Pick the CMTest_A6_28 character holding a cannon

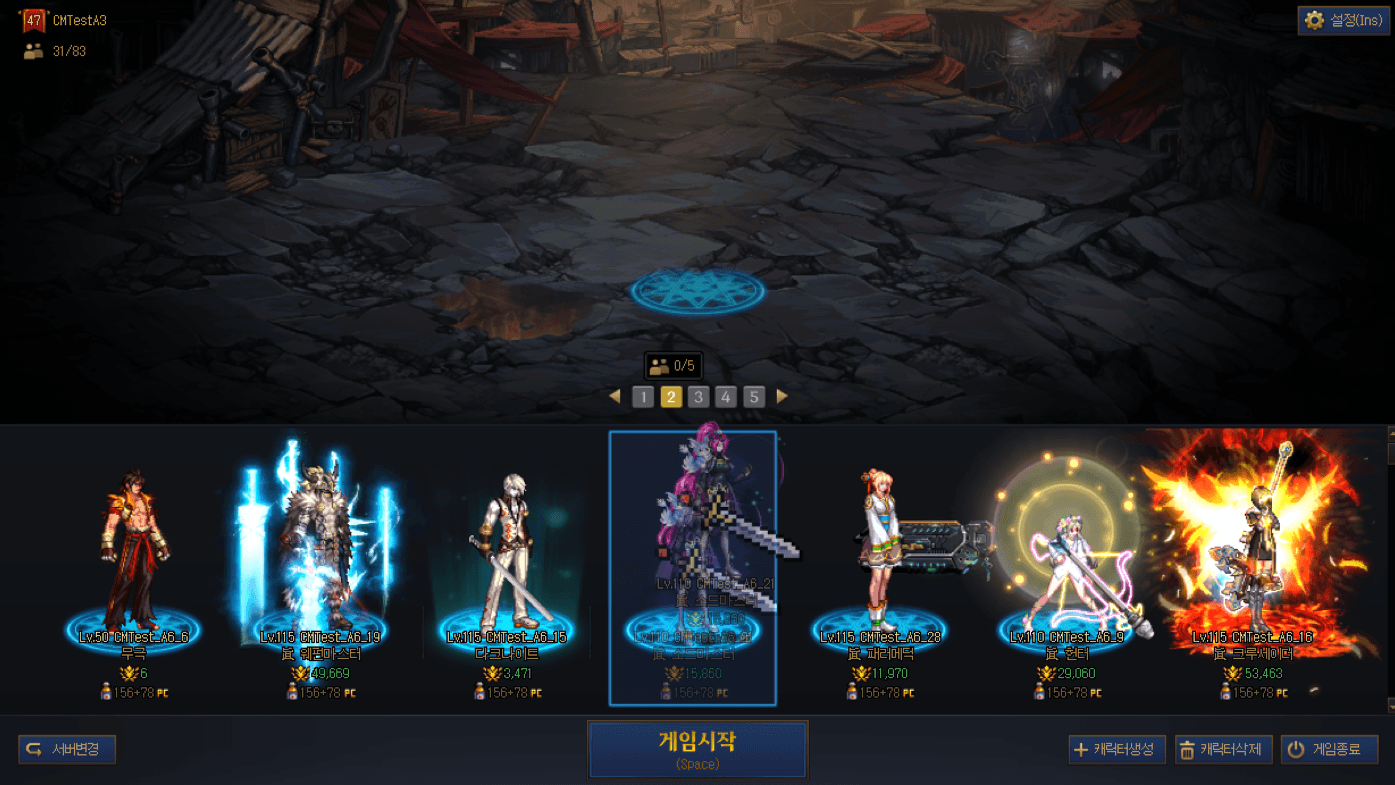(x=880, y=570)
